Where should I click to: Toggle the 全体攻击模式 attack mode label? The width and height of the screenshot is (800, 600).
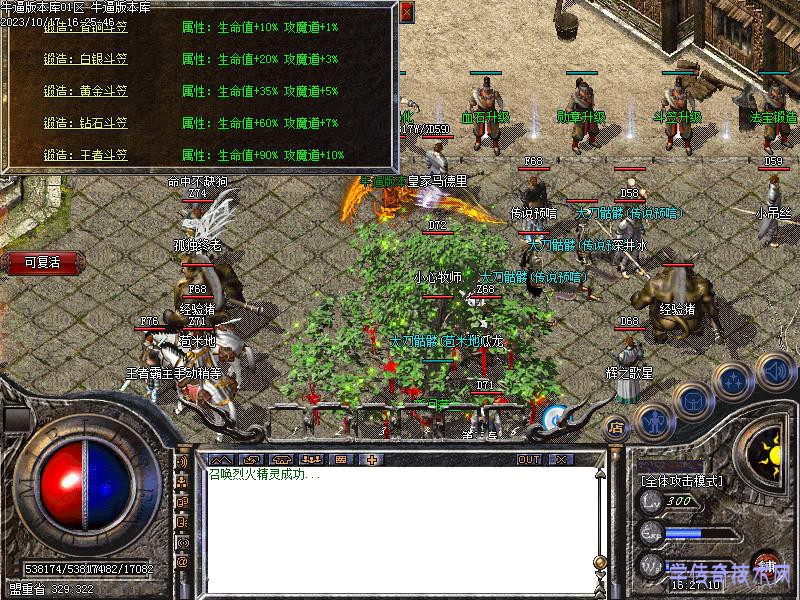click(681, 481)
